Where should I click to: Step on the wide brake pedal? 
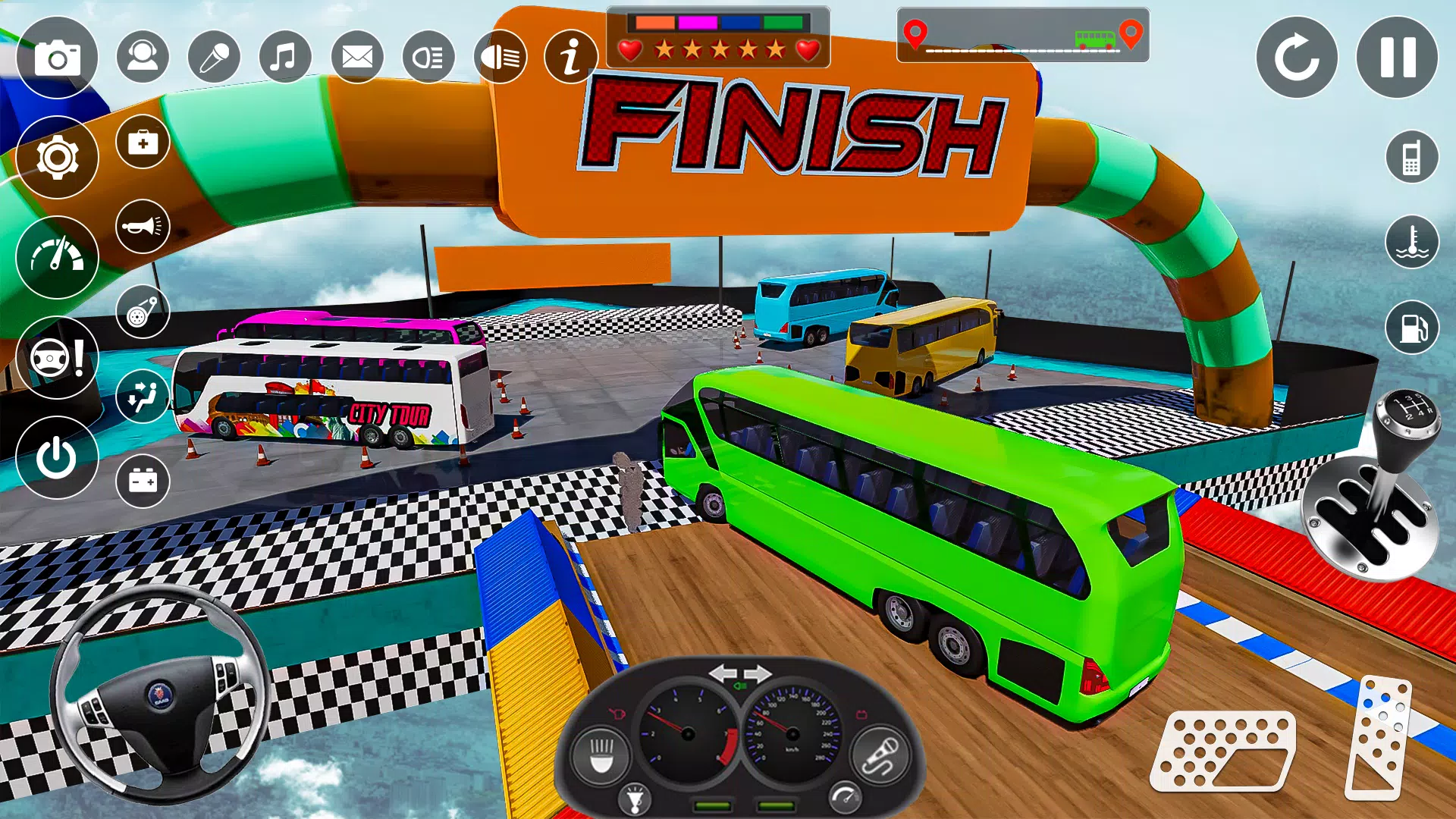pos(1222,751)
